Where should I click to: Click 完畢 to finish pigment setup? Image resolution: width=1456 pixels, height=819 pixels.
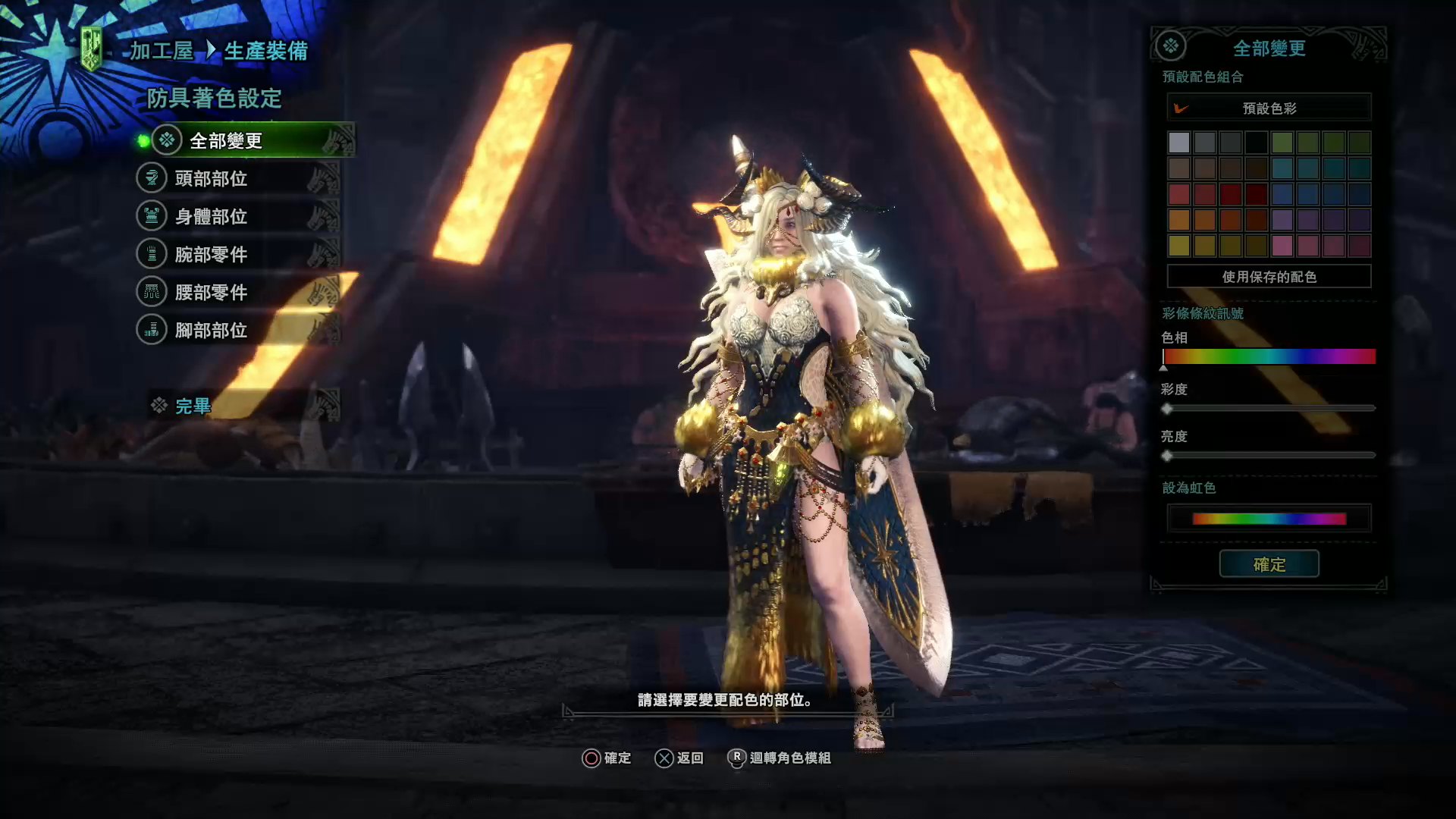point(193,406)
